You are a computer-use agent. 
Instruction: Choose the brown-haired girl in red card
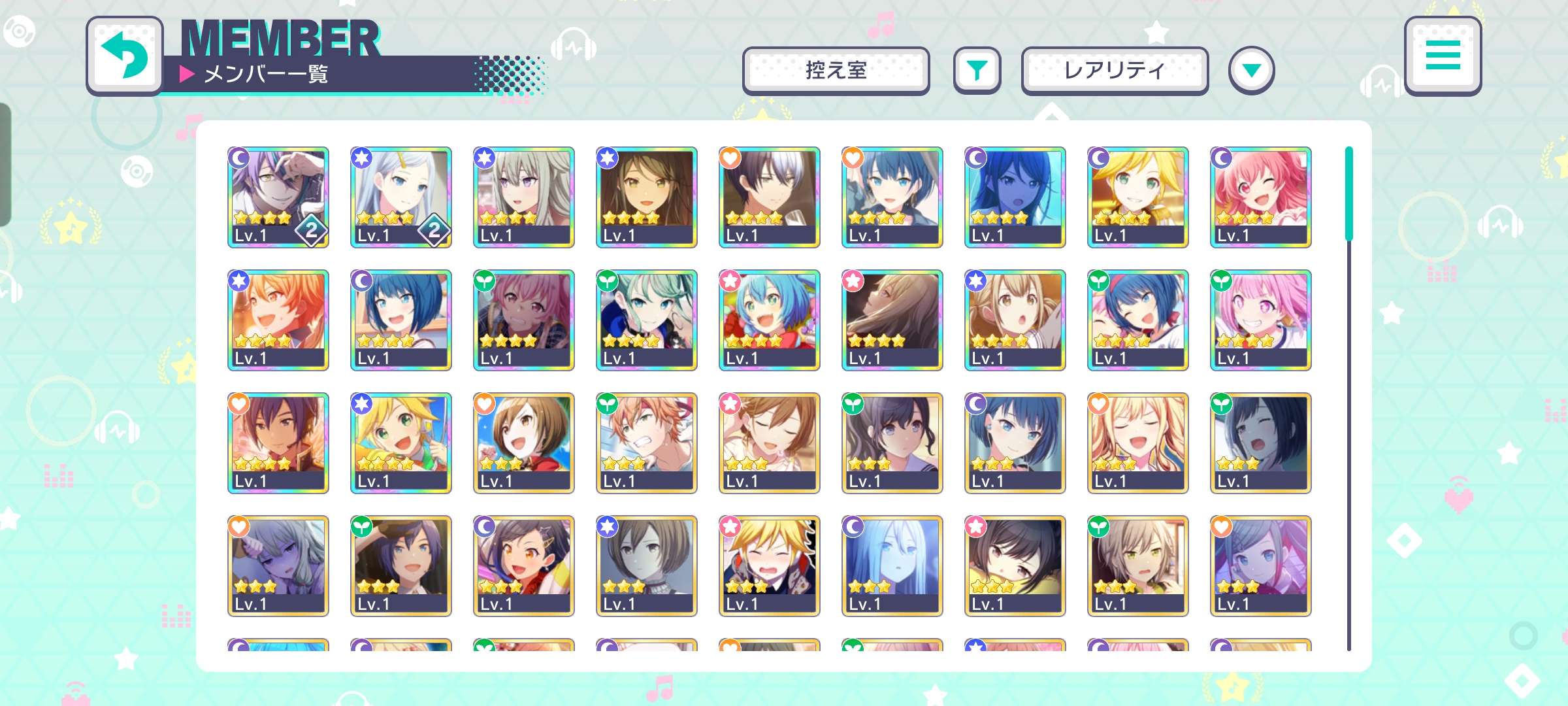(x=524, y=443)
